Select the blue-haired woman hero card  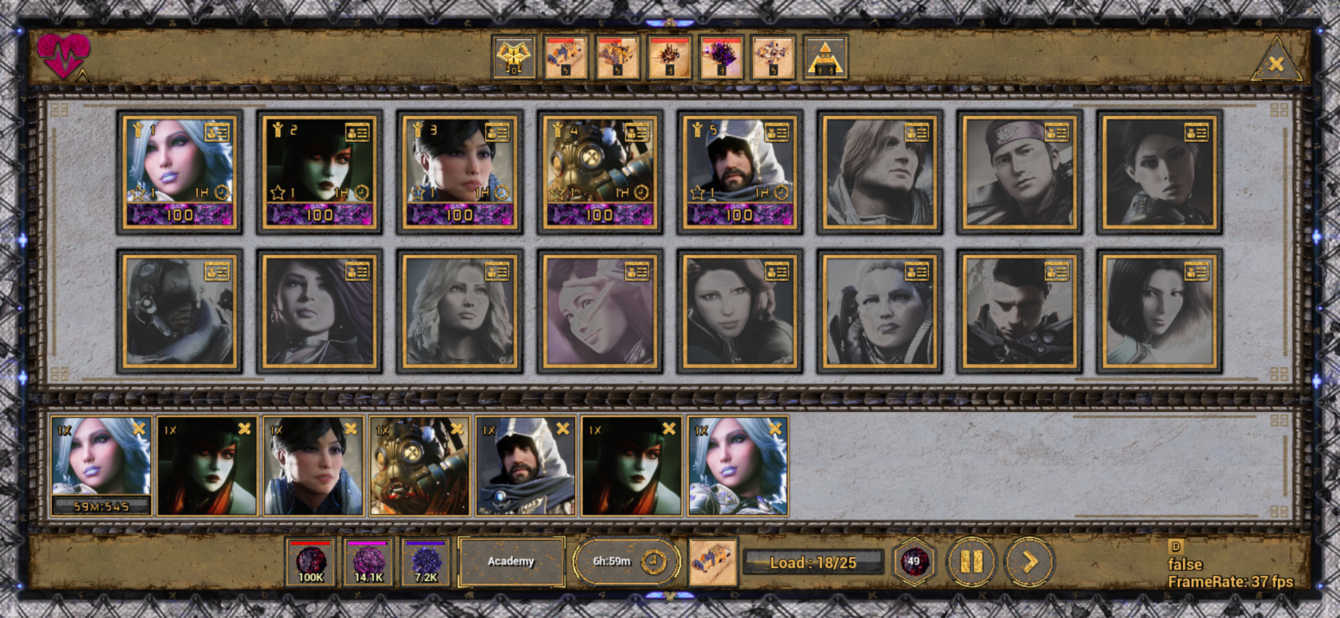click(x=179, y=171)
